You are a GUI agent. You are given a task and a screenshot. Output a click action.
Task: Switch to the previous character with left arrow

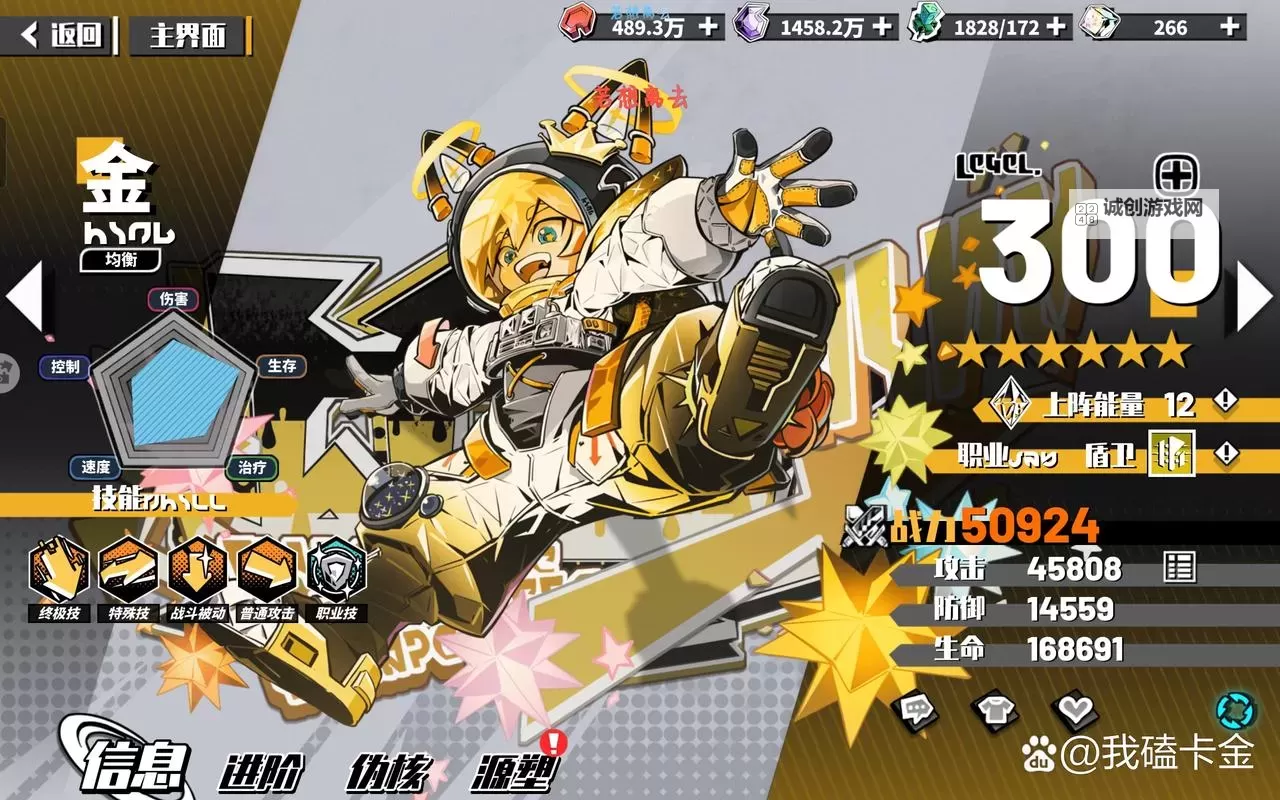pyautogui.click(x=24, y=296)
